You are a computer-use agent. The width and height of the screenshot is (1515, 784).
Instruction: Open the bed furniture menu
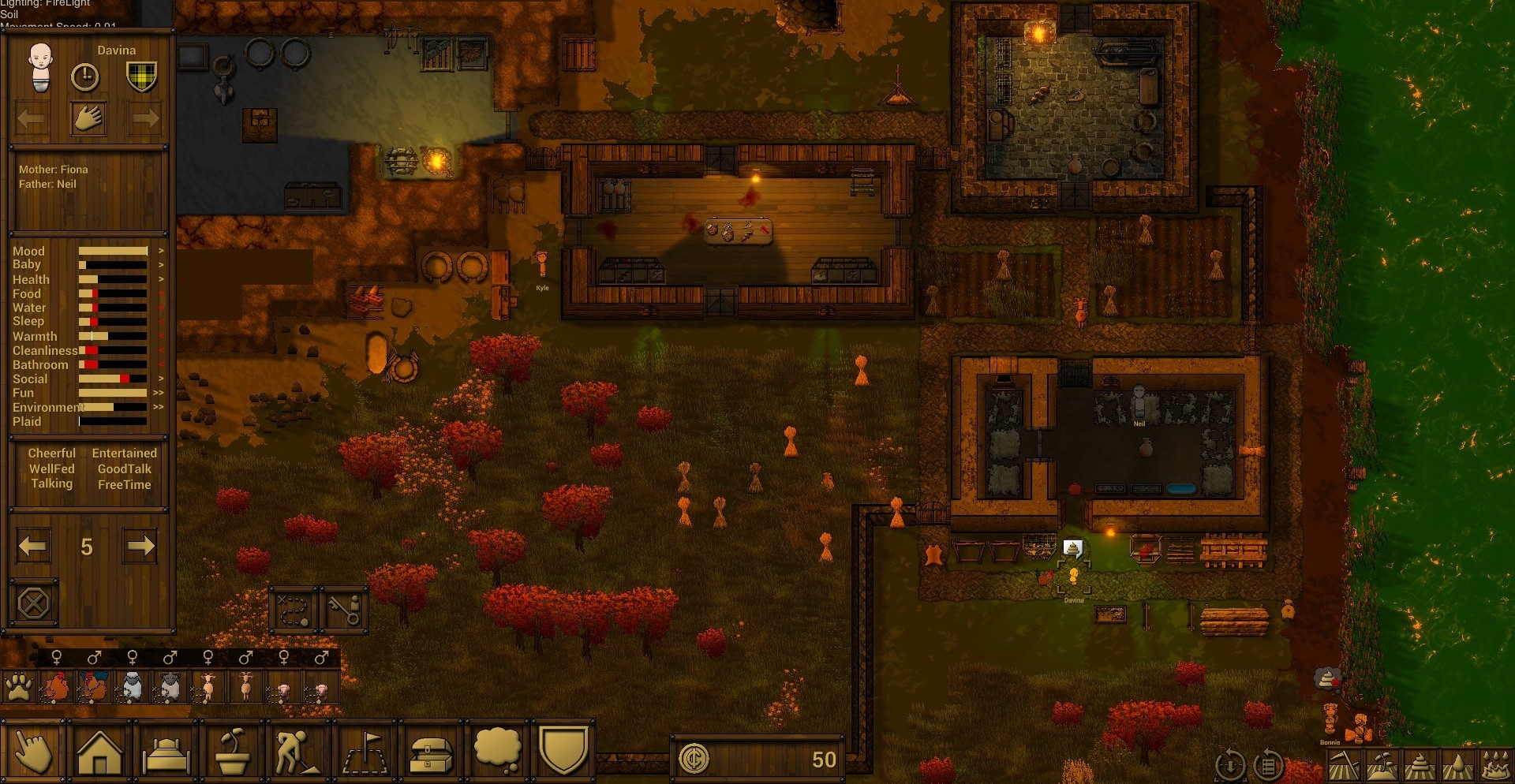coord(166,752)
